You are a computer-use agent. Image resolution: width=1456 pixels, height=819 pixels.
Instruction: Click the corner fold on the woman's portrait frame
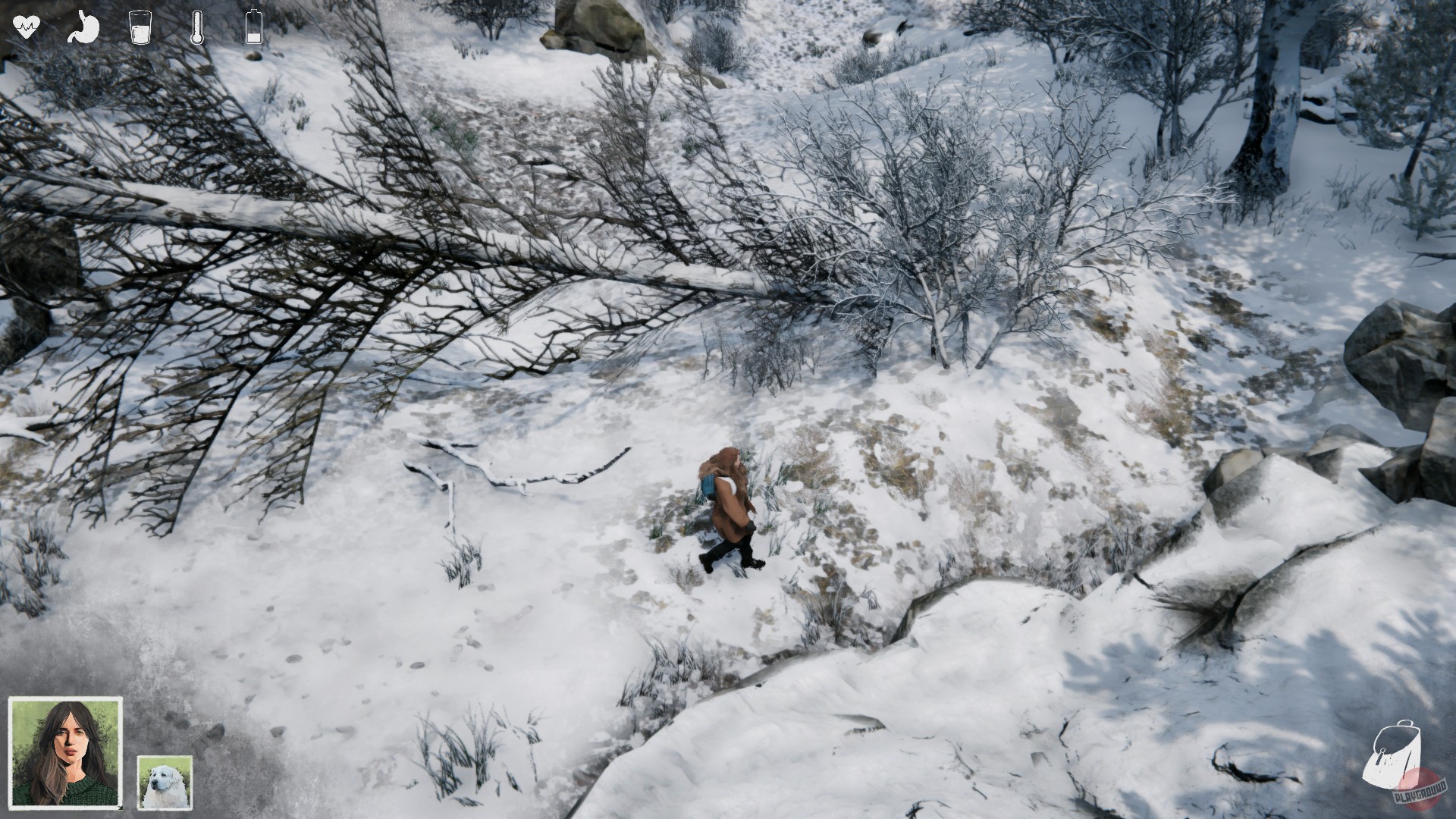pyautogui.click(x=120, y=807)
